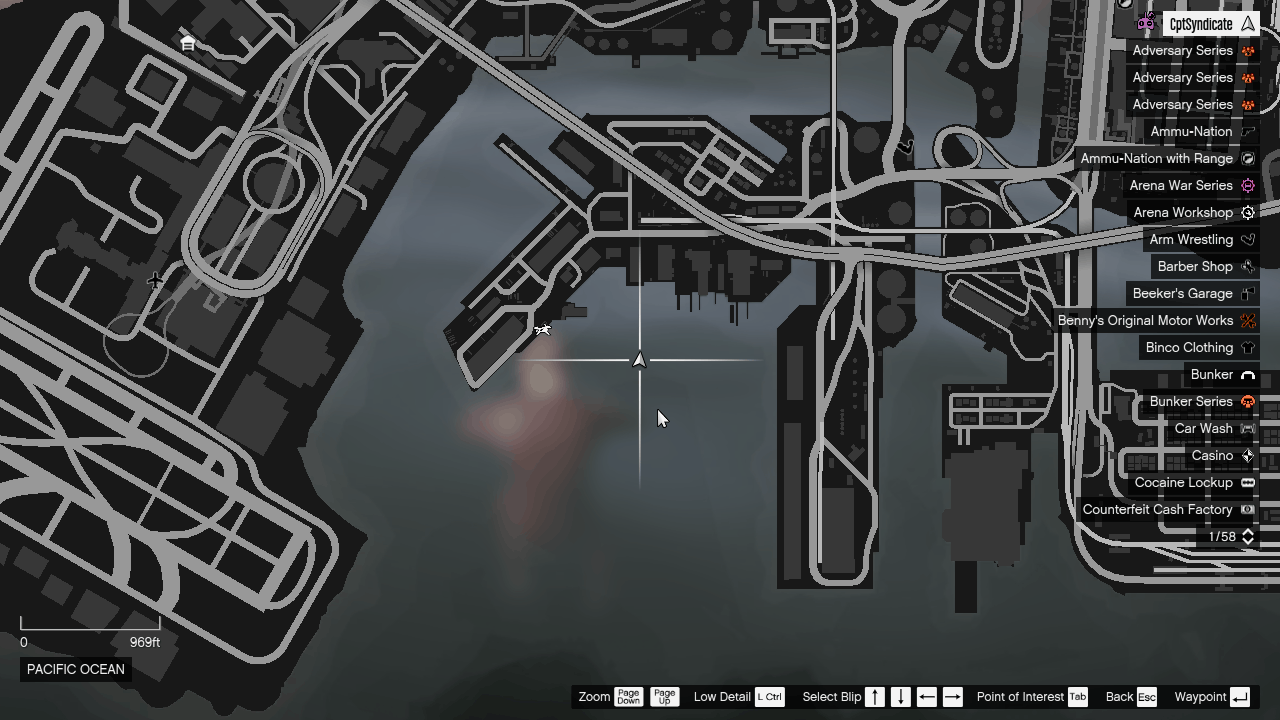This screenshot has width=1280, height=720.
Task: Toggle Point of Interest marking
Action: 1077,697
